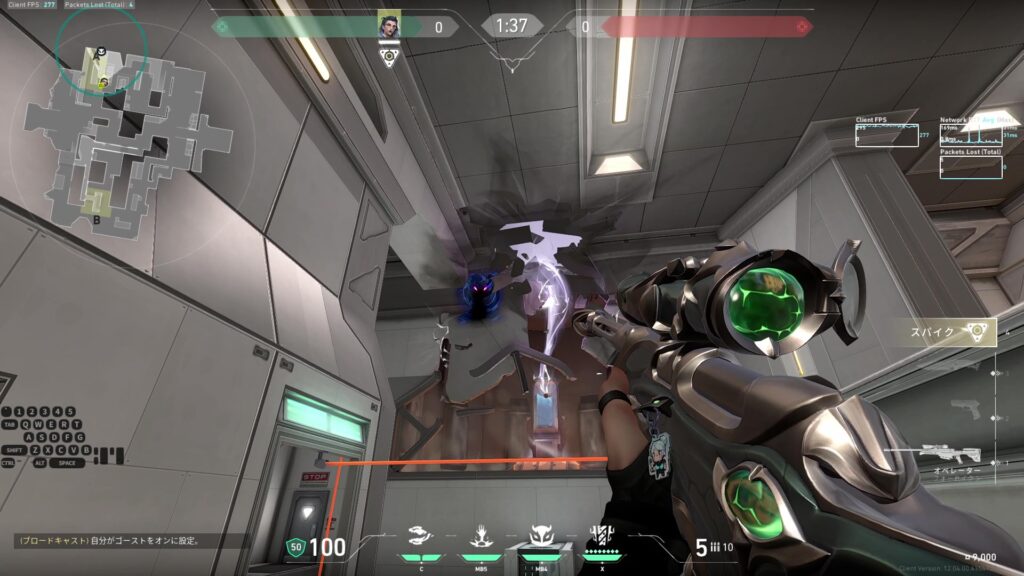Select the agent portrait in the top bar
The image size is (1024, 576).
[390, 25]
